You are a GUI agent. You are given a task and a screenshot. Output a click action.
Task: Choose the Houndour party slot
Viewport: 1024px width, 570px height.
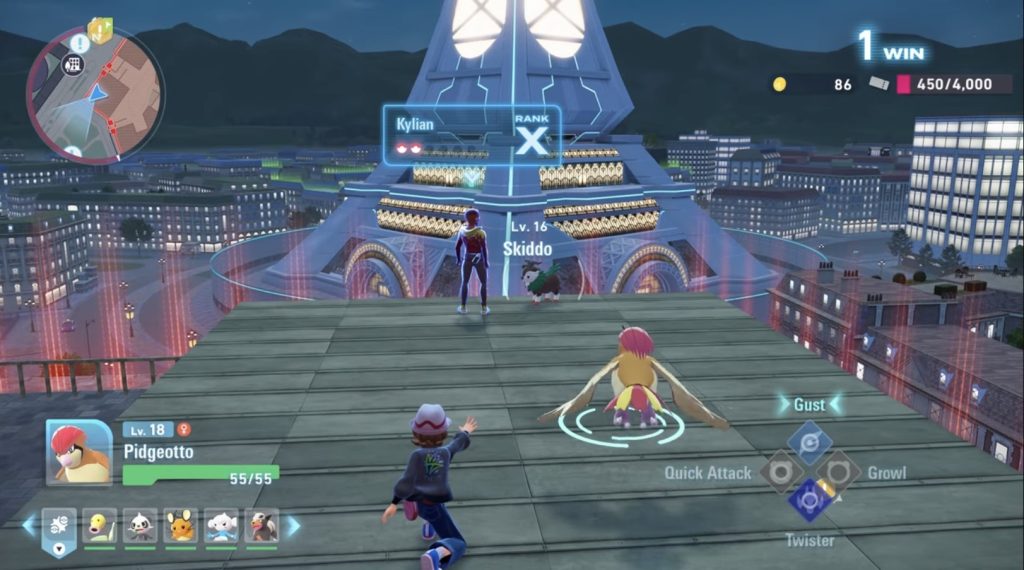pos(261,525)
